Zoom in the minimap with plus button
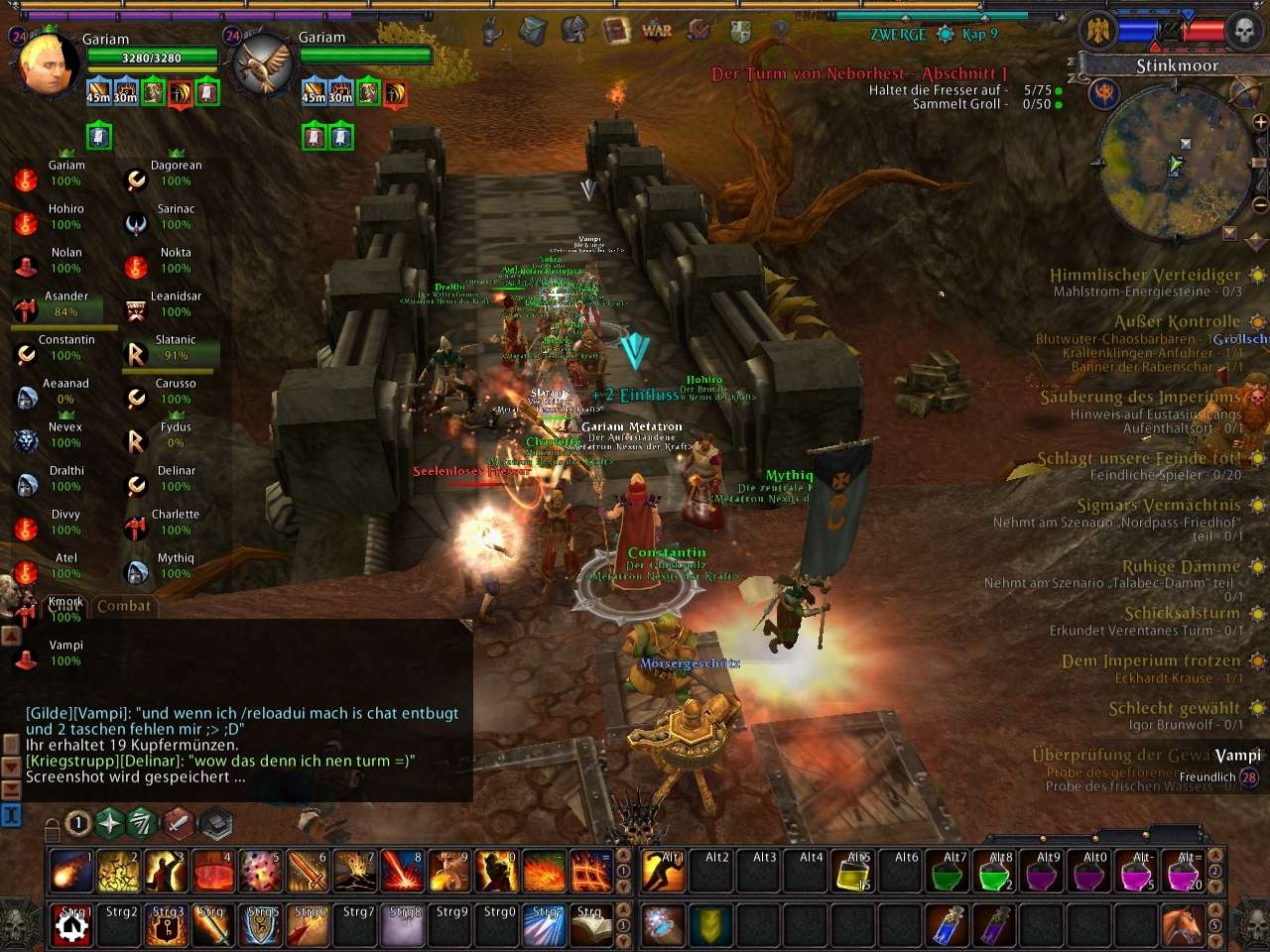The image size is (1270, 952). point(1259,122)
